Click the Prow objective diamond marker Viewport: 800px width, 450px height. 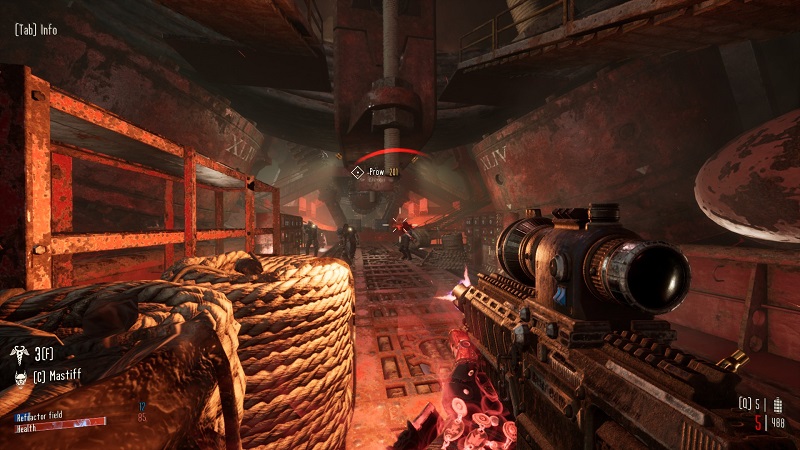(357, 172)
